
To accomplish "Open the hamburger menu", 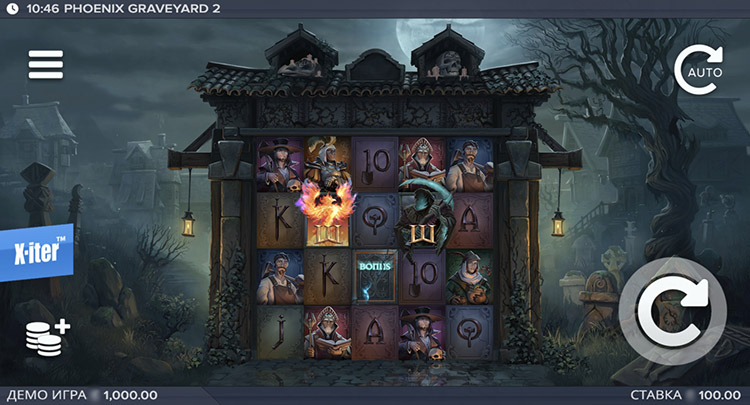I will [45, 65].
